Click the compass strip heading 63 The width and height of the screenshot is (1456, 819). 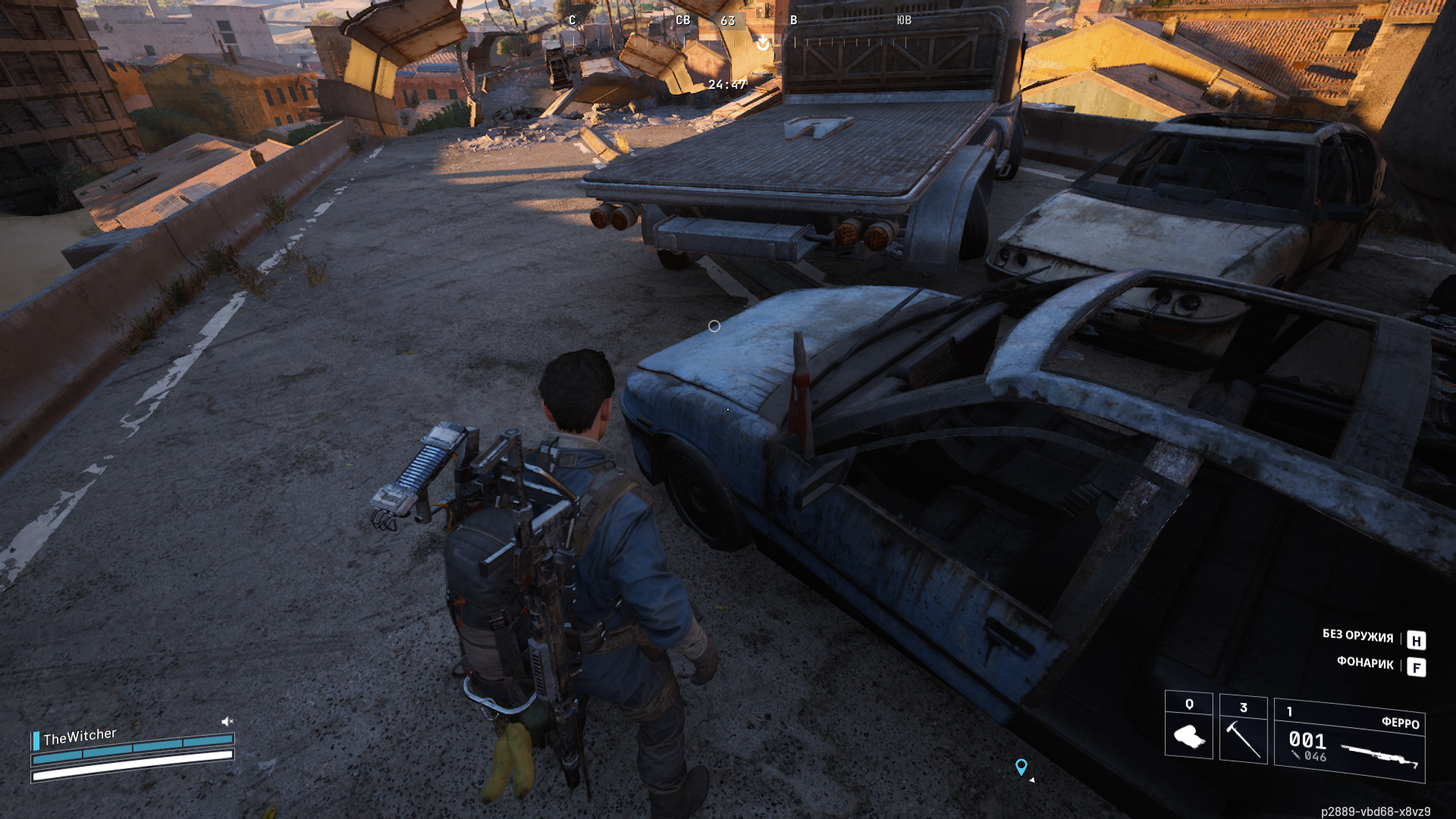tap(728, 20)
